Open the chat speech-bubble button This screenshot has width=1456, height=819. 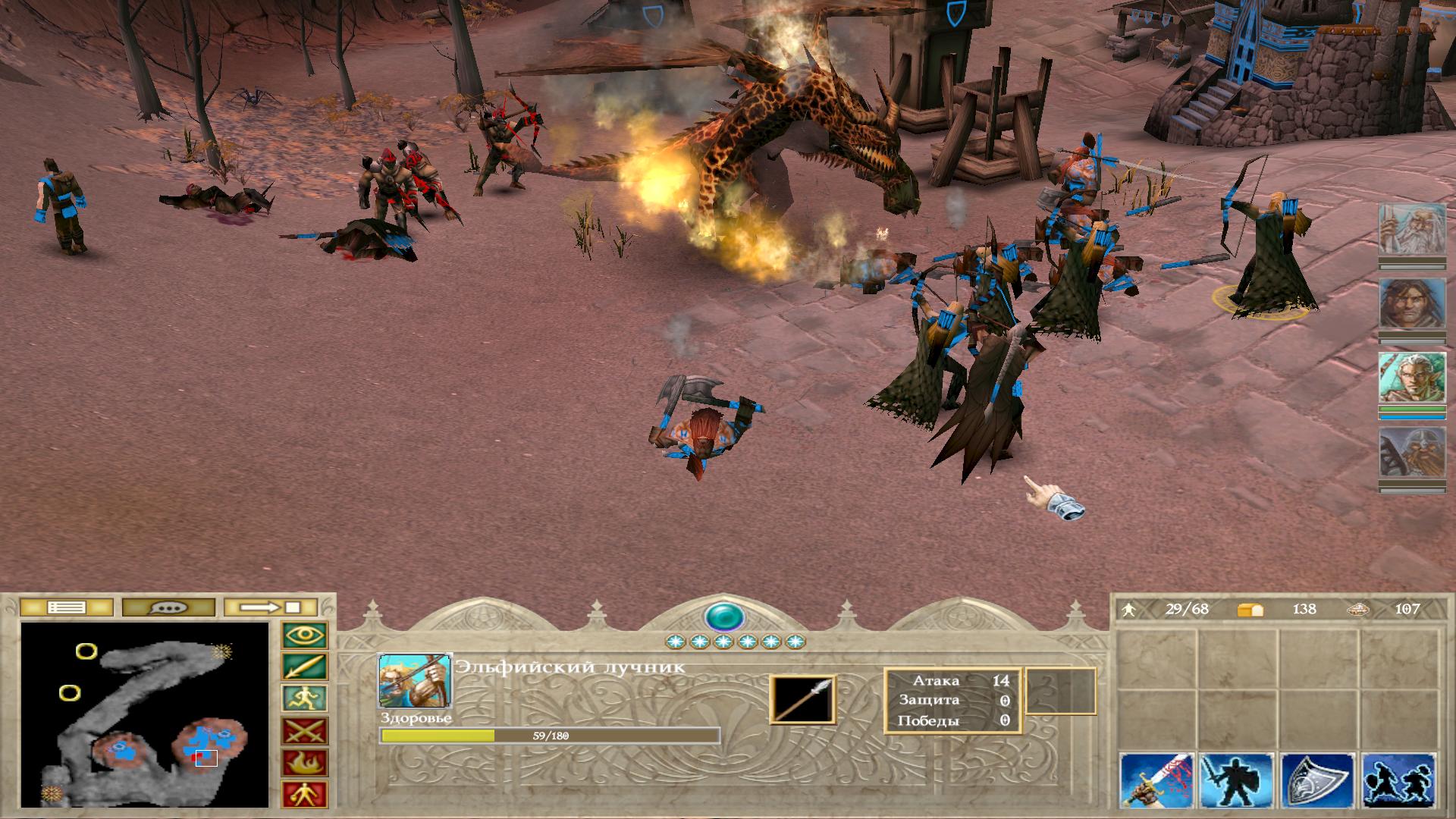tap(168, 607)
